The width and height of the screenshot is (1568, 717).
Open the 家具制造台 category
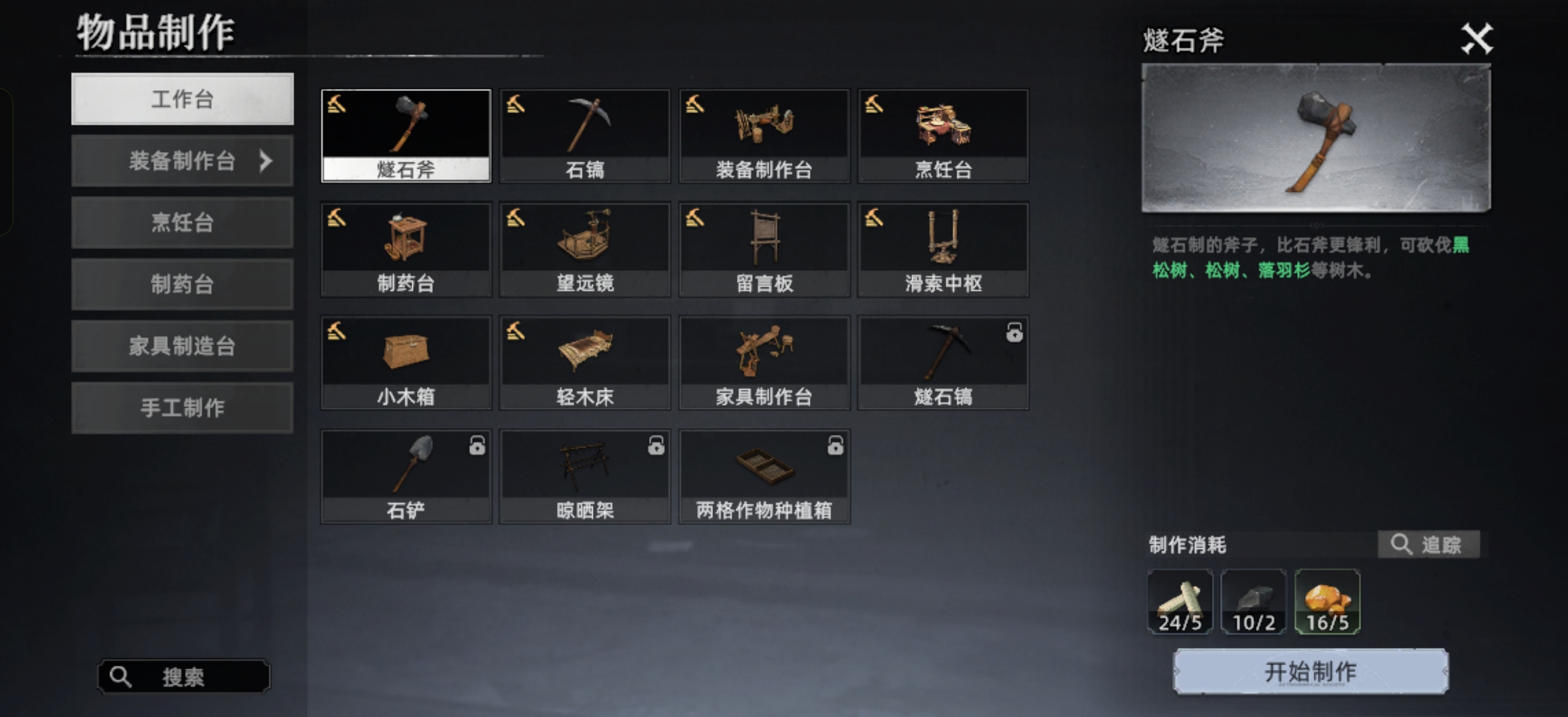pos(183,346)
